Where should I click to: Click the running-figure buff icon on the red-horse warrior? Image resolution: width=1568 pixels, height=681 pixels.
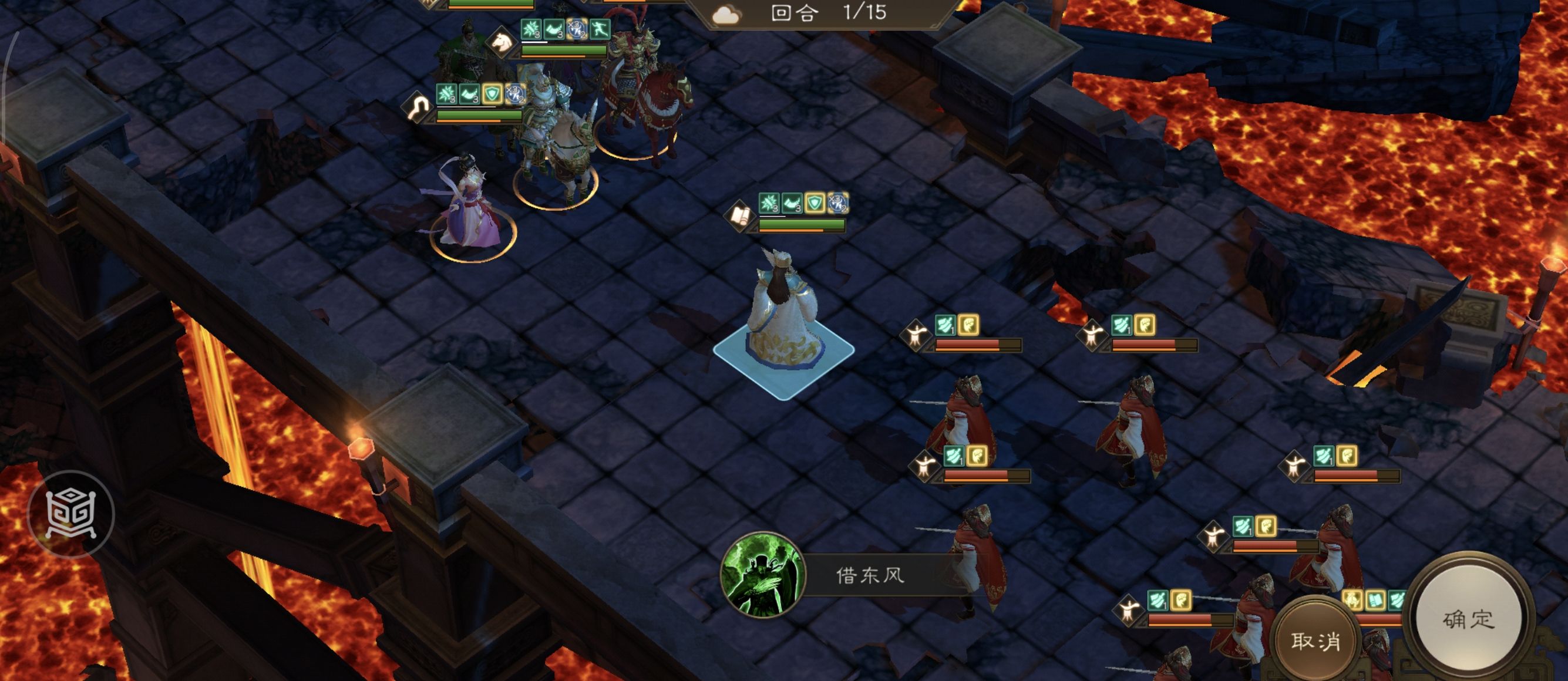600,29
